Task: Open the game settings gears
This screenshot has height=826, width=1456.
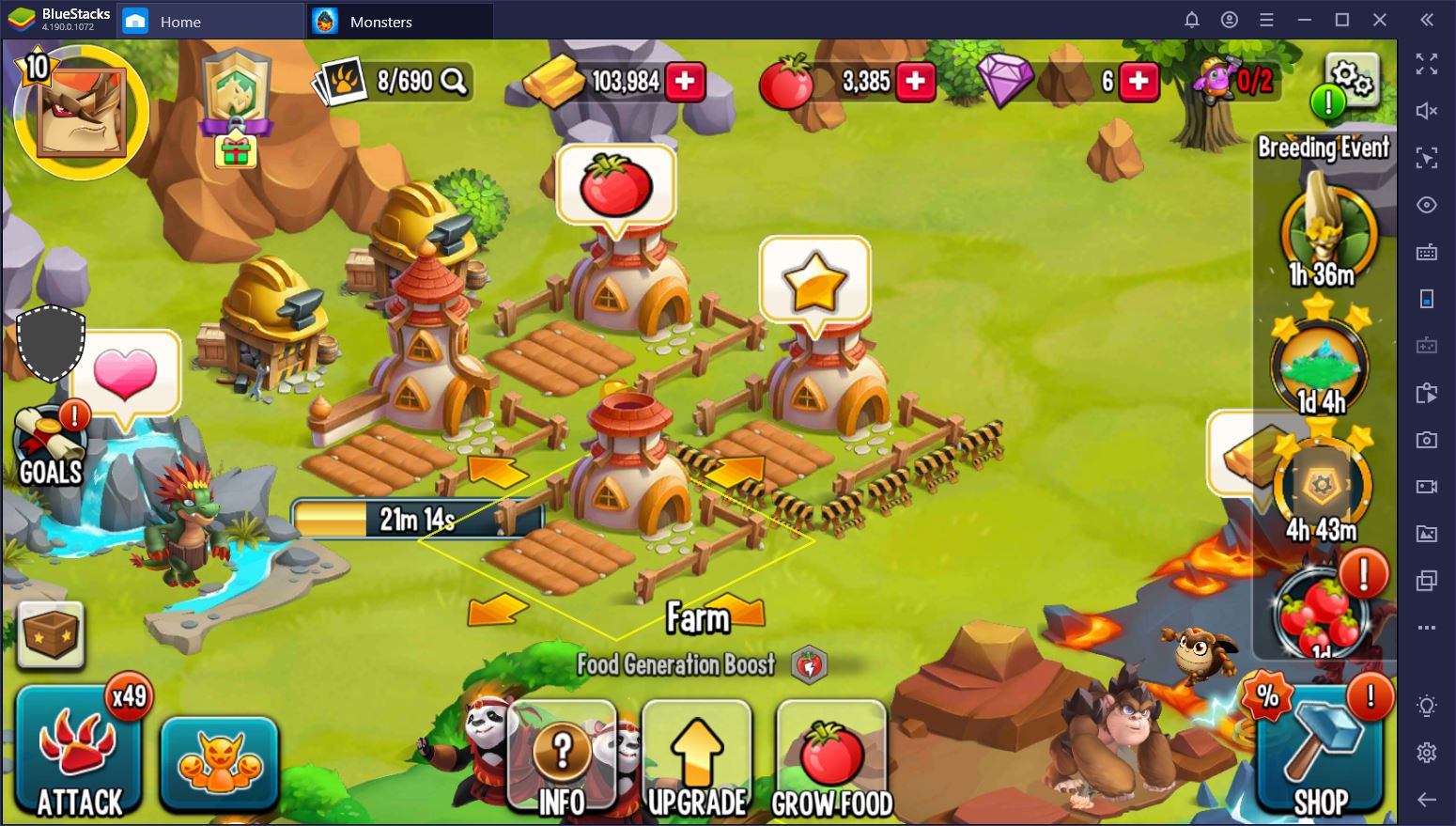Action: point(1353,78)
